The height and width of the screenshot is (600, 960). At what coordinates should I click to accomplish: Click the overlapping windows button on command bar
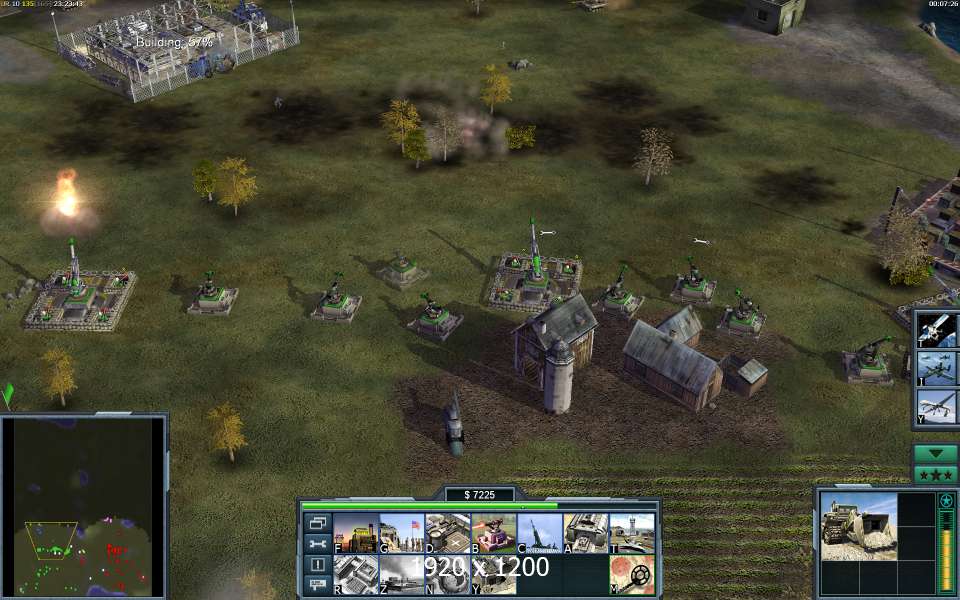pyautogui.click(x=317, y=523)
